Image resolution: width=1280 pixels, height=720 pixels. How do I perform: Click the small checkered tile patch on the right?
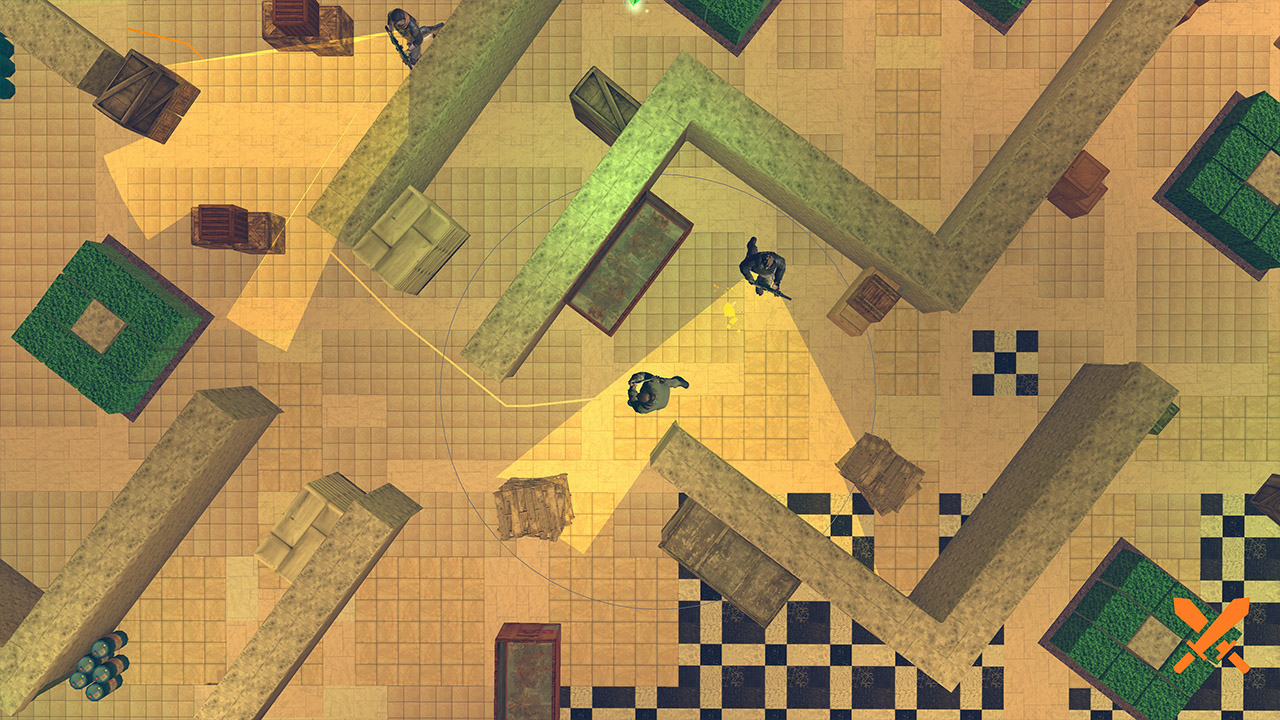pos(1003,362)
